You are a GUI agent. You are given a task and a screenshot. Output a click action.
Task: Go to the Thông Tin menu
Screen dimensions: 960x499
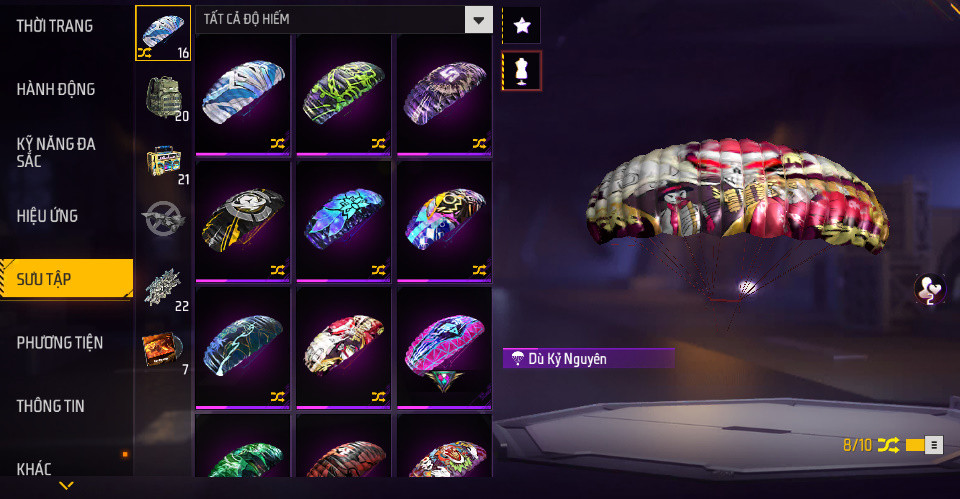pos(51,406)
